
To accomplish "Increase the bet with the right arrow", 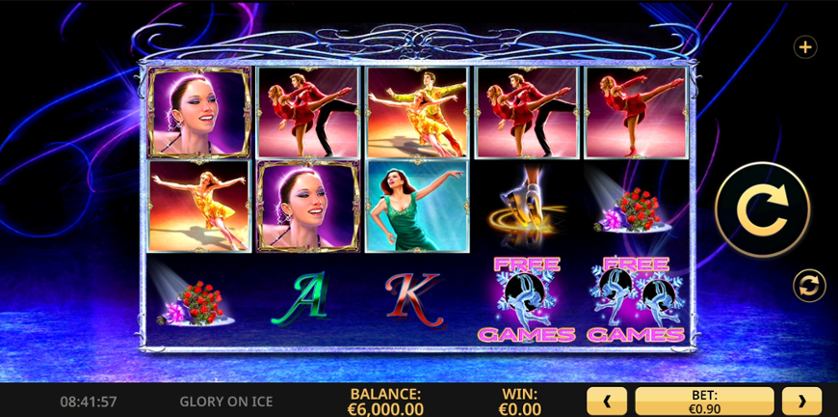I will [x=802, y=401].
